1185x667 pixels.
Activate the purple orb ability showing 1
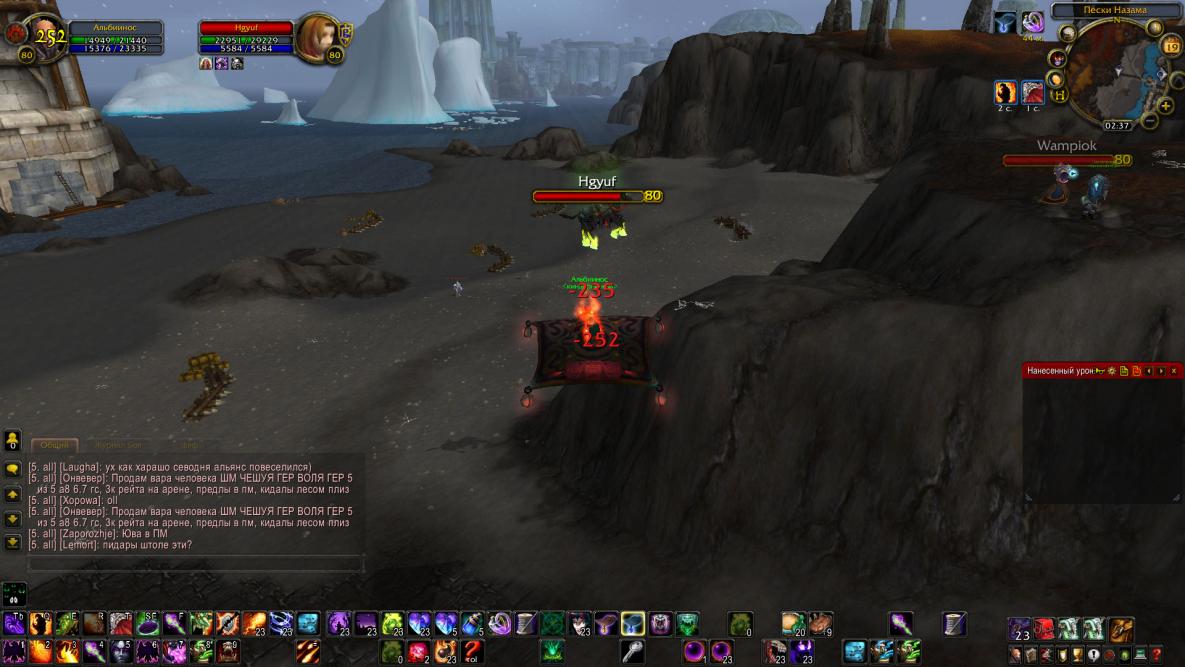point(694,652)
